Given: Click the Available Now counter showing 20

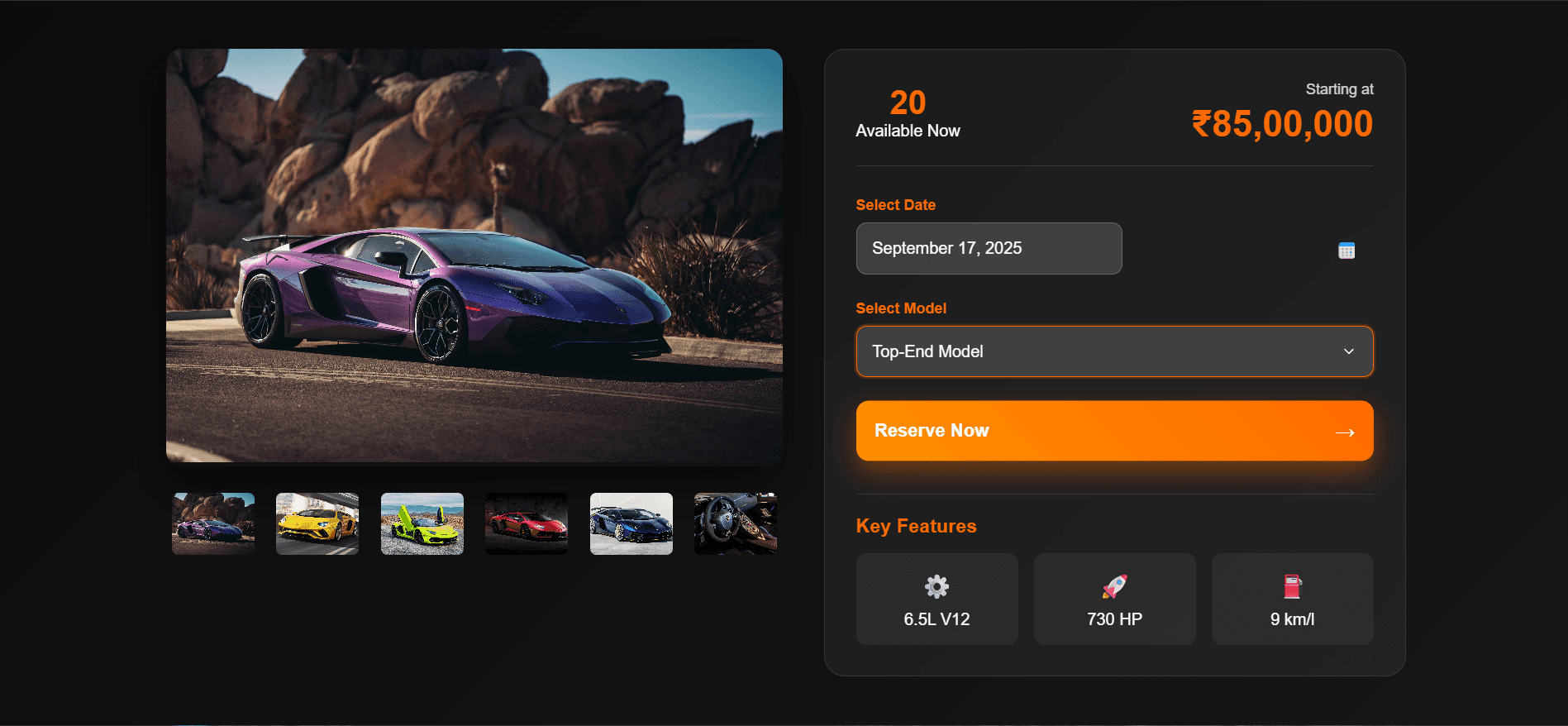Looking at the screenshot, I should tap(907, 102).
